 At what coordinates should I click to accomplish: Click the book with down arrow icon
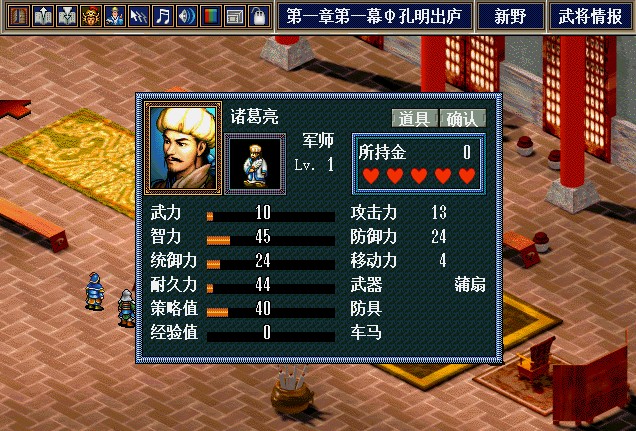67,16
